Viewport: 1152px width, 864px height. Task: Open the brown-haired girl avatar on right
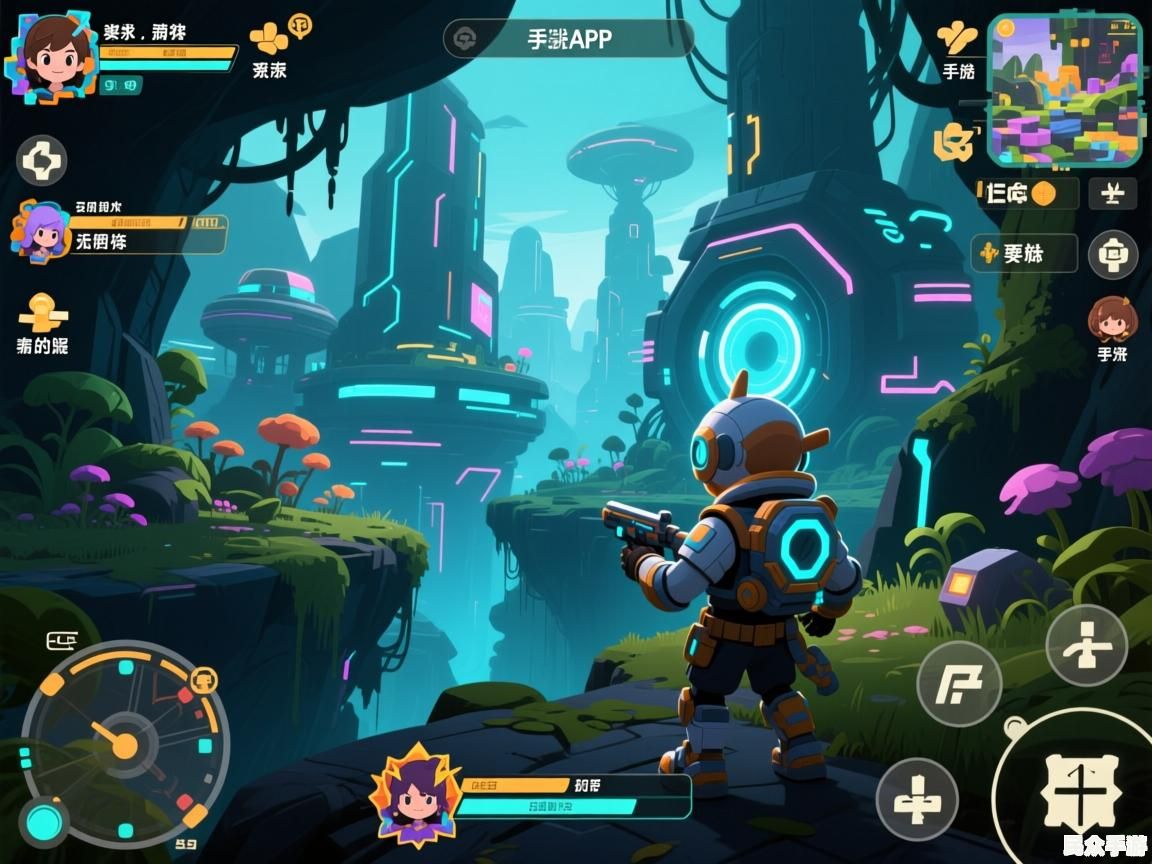click(x=1112, y=320)
